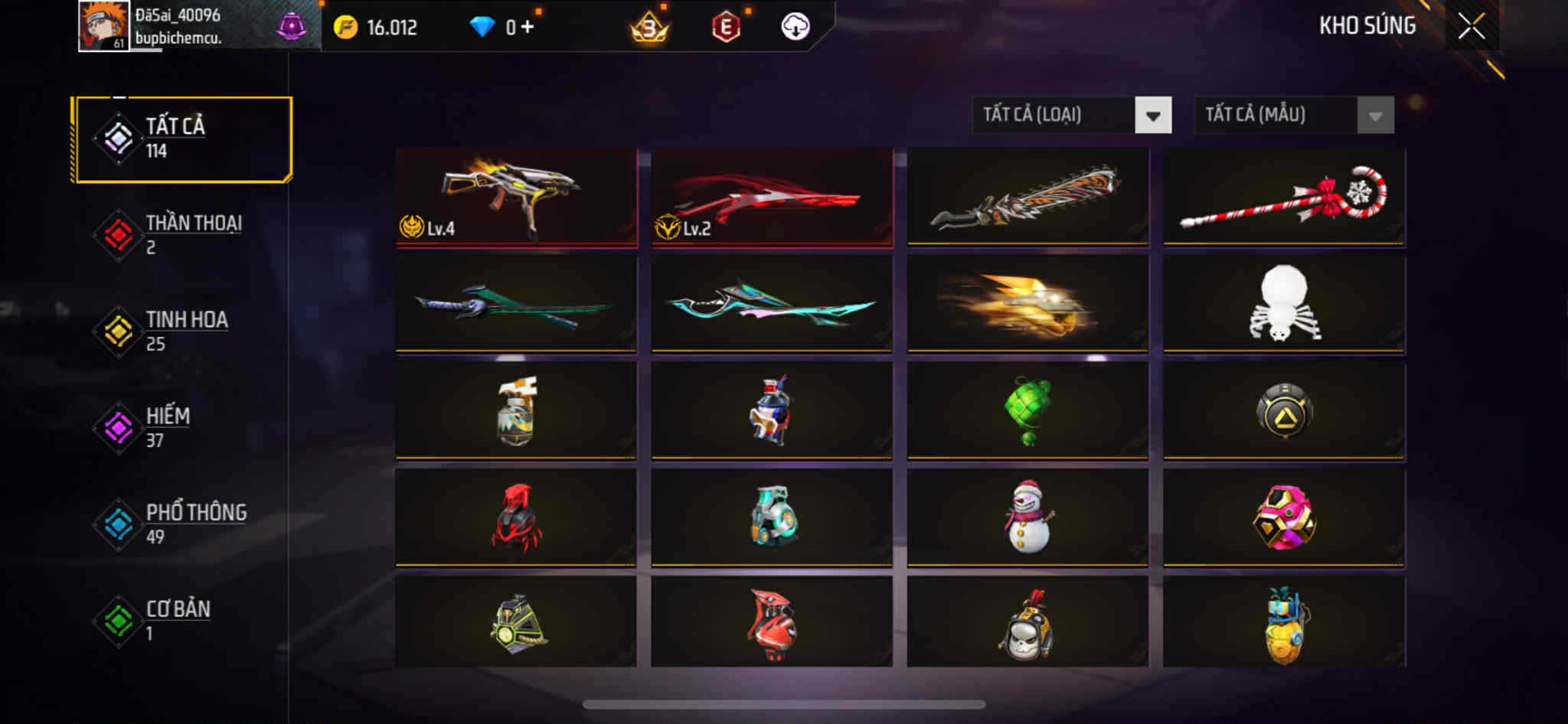Select the Lv.4 flaming gun skin
1568x724 pixels.
[516, 197]
